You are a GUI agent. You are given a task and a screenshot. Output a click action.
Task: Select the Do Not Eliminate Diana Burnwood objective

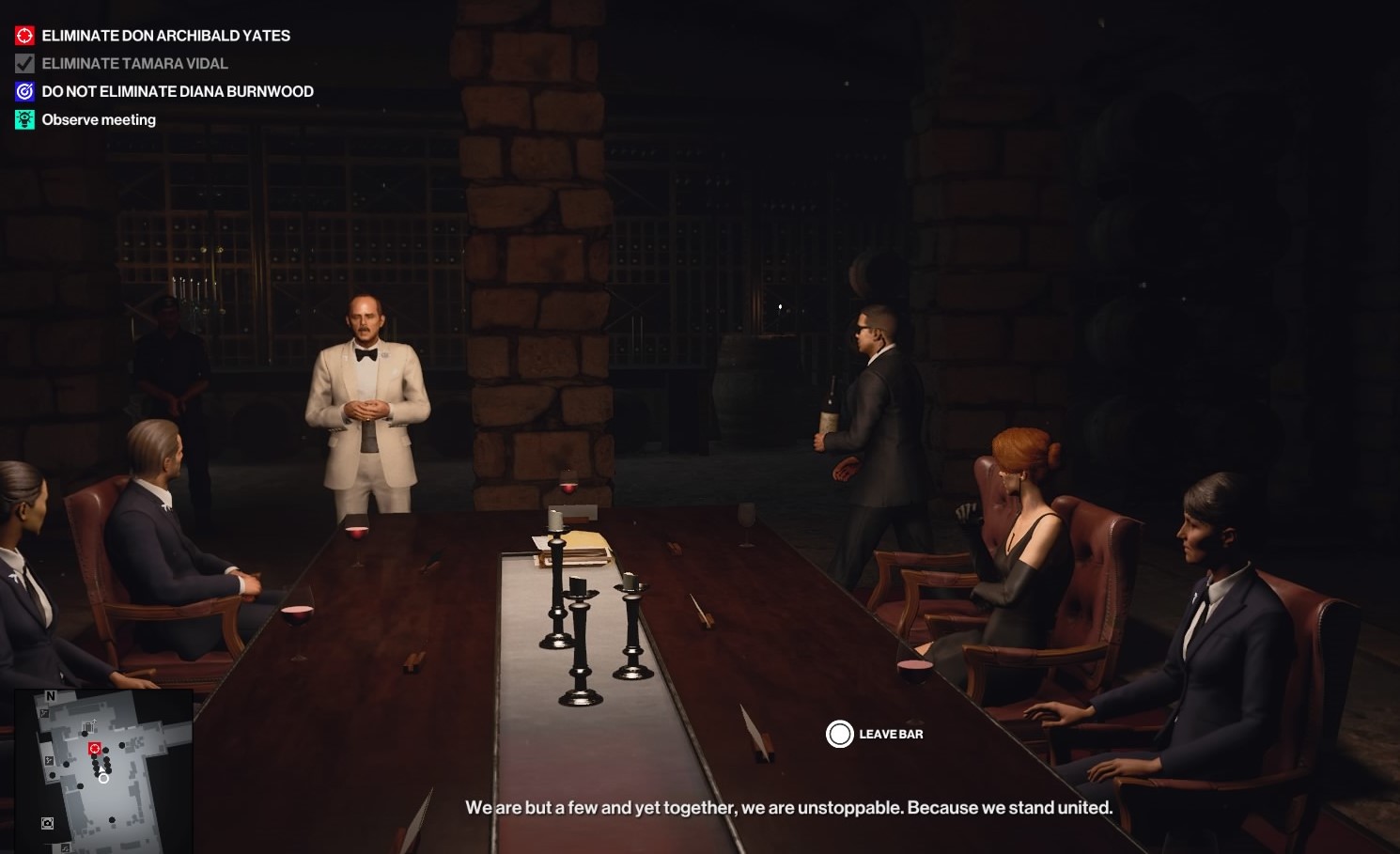tap(178, 92)
